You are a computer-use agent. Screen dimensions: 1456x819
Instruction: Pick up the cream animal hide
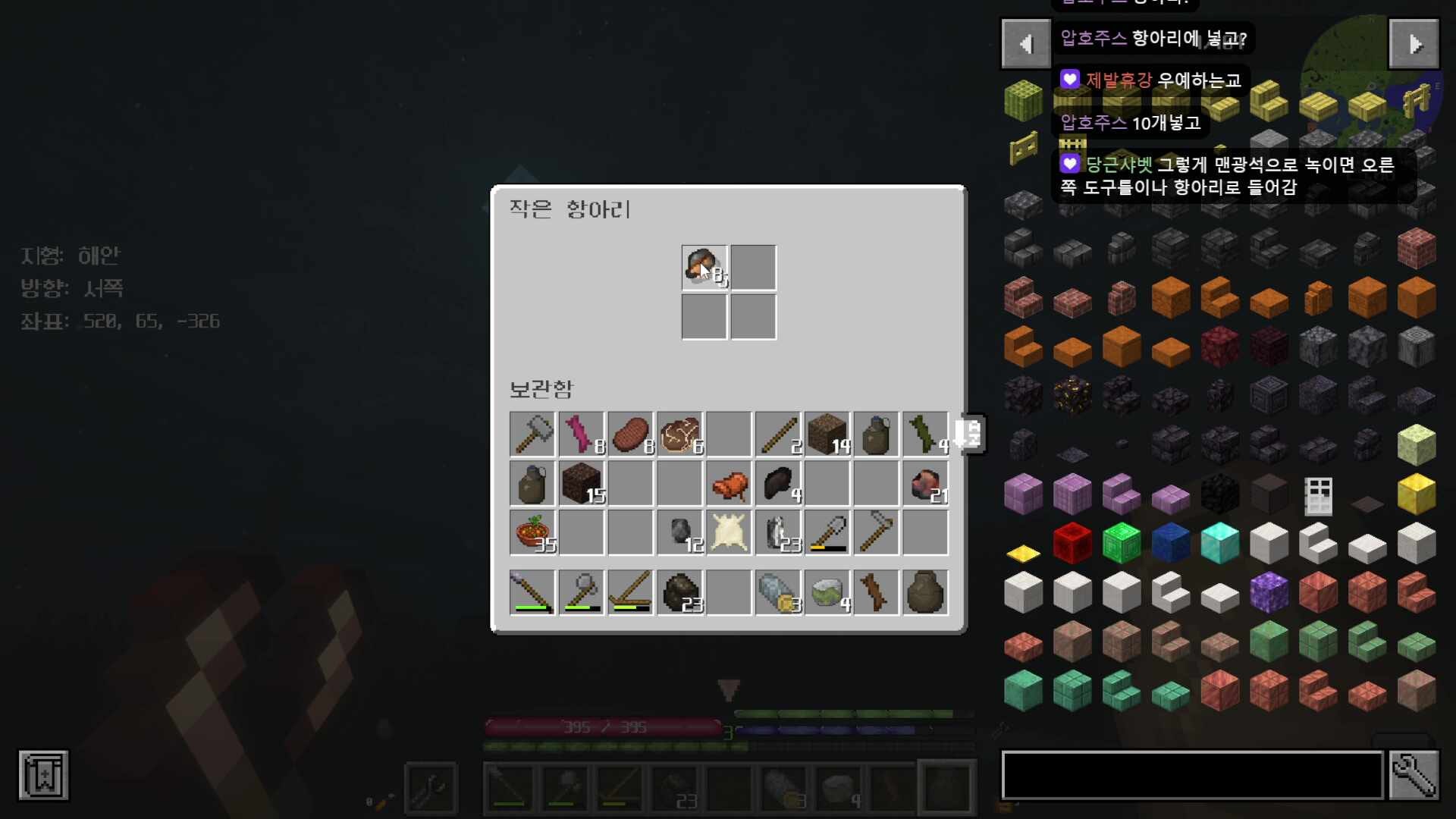coord(729,533)
